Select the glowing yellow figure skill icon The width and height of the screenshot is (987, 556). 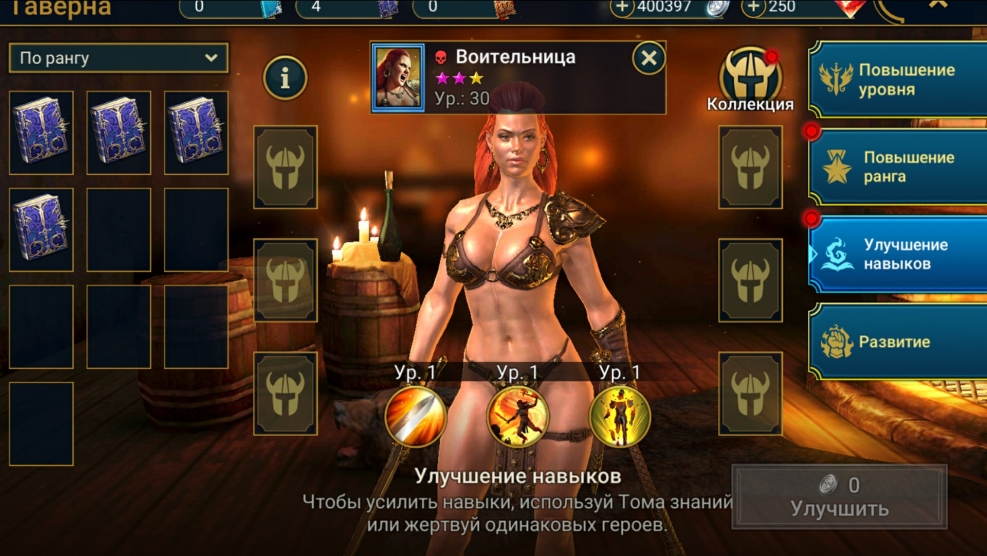[x=620, y=415]
